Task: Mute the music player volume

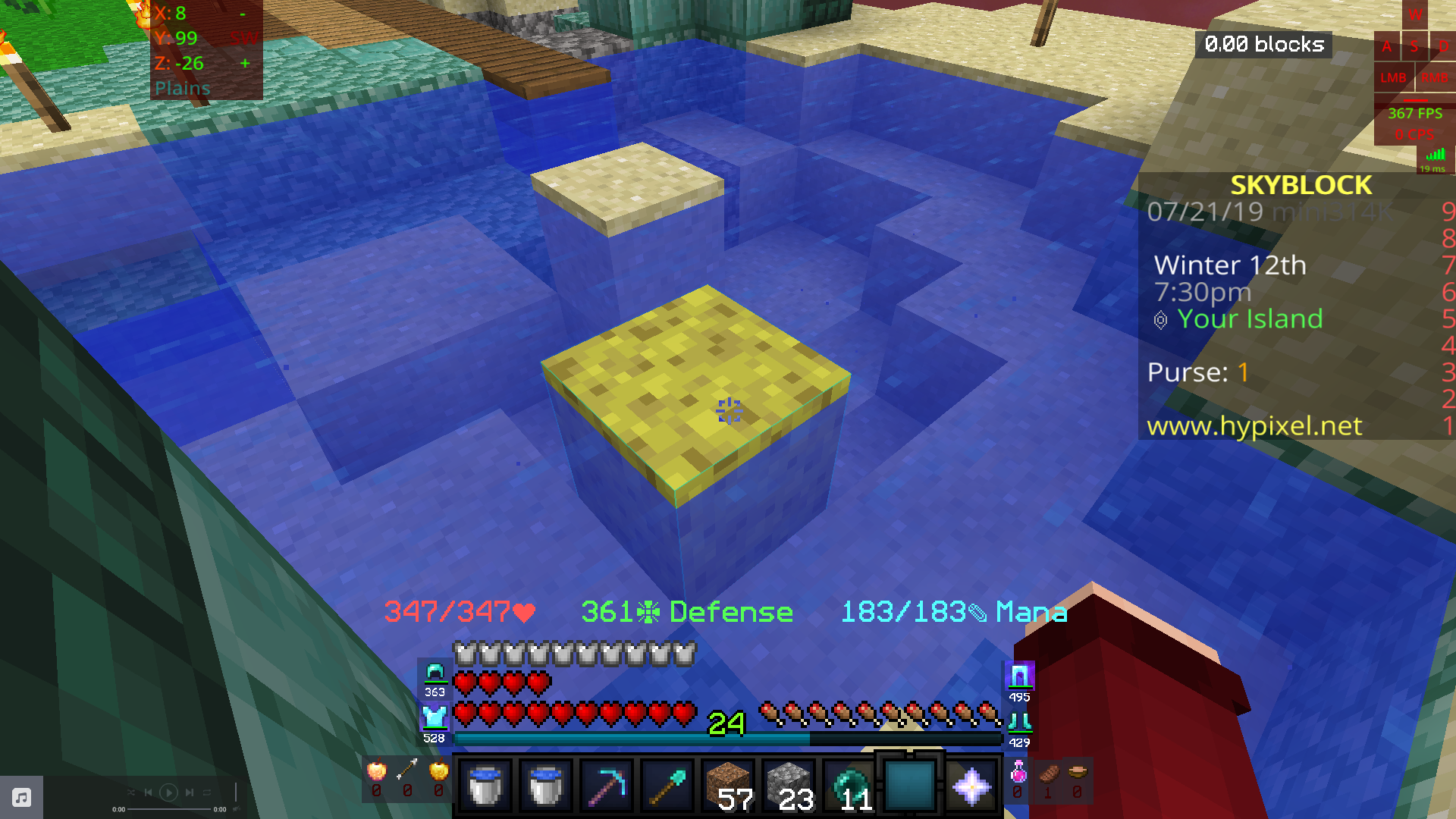Action: click(237, 808)
